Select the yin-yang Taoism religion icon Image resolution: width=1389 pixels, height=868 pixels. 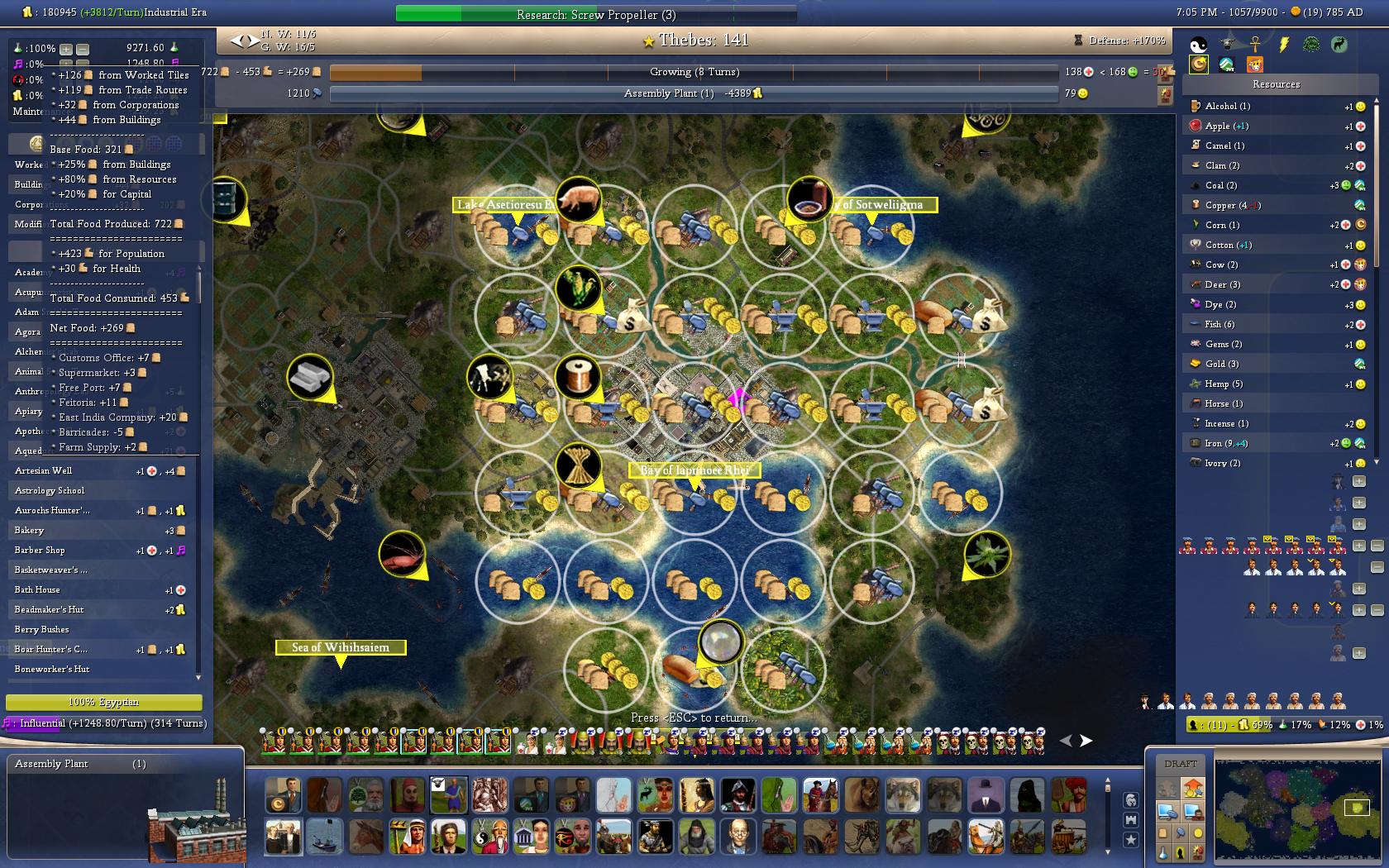1198,44
